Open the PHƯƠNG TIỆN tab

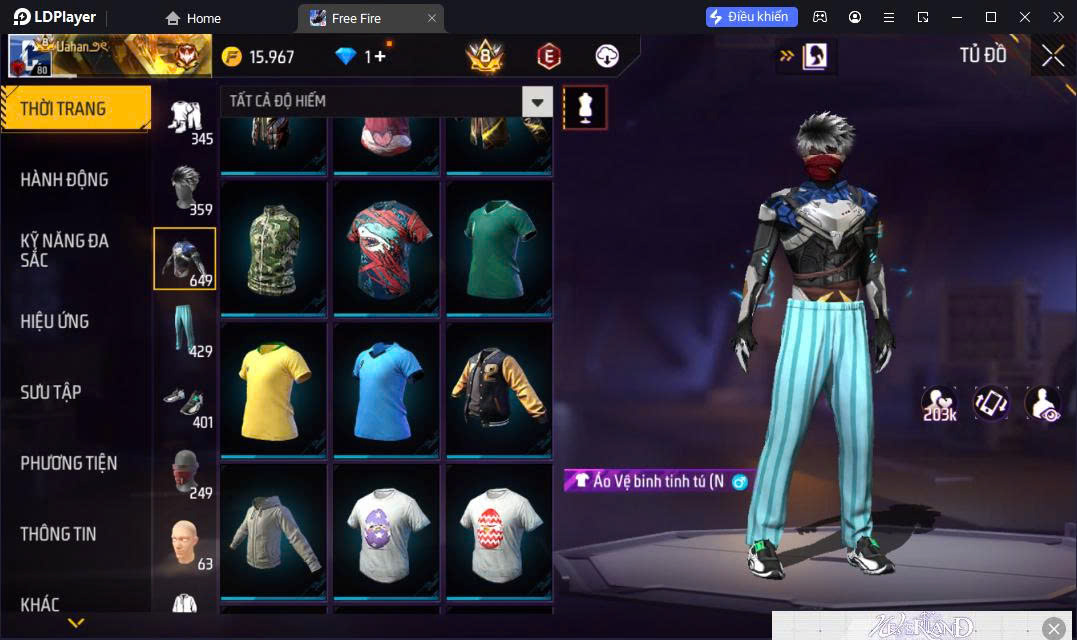click(x=69, y=463)
